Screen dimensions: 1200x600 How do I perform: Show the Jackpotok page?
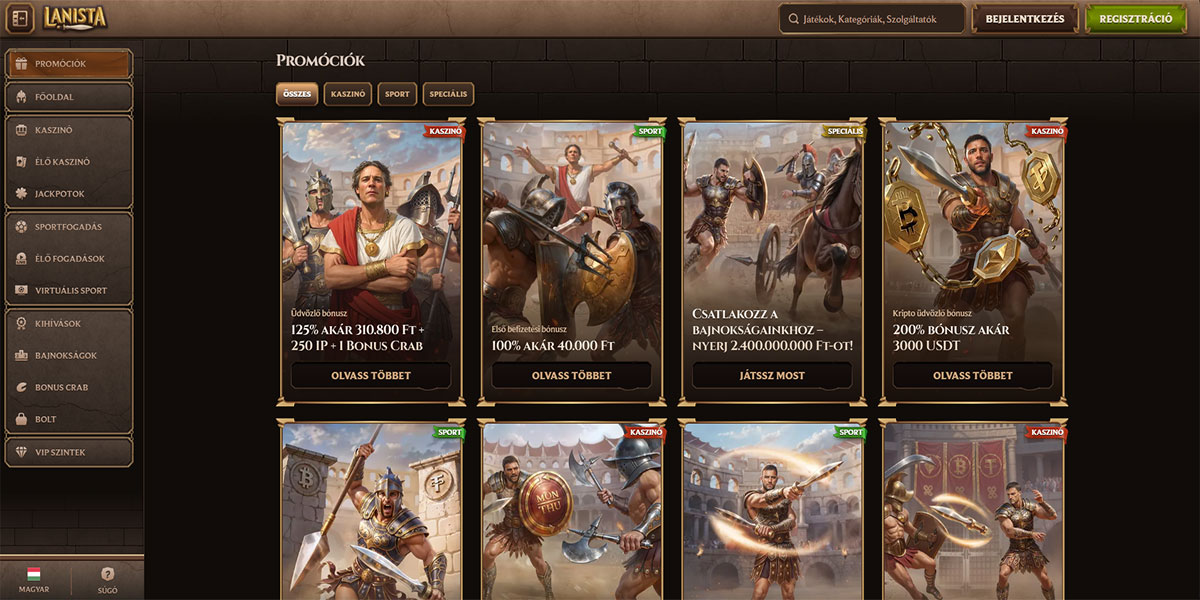pos(69,194)
